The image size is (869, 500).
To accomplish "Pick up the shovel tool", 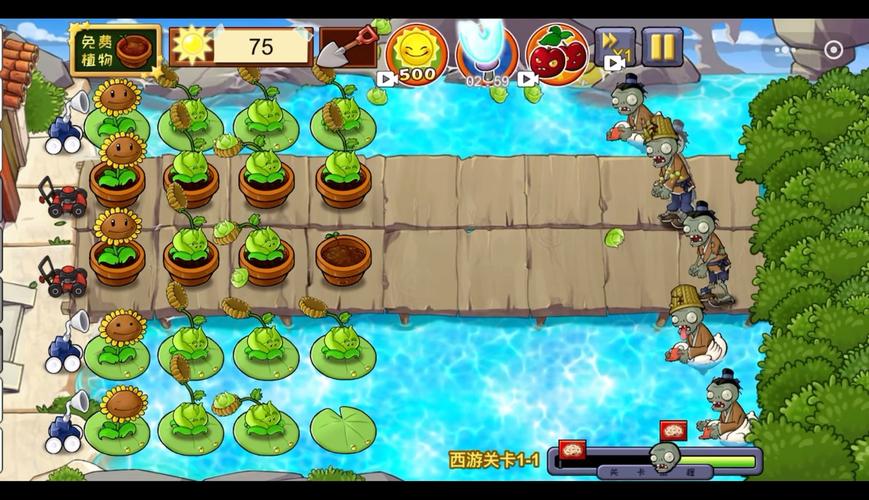I will 347,47.
